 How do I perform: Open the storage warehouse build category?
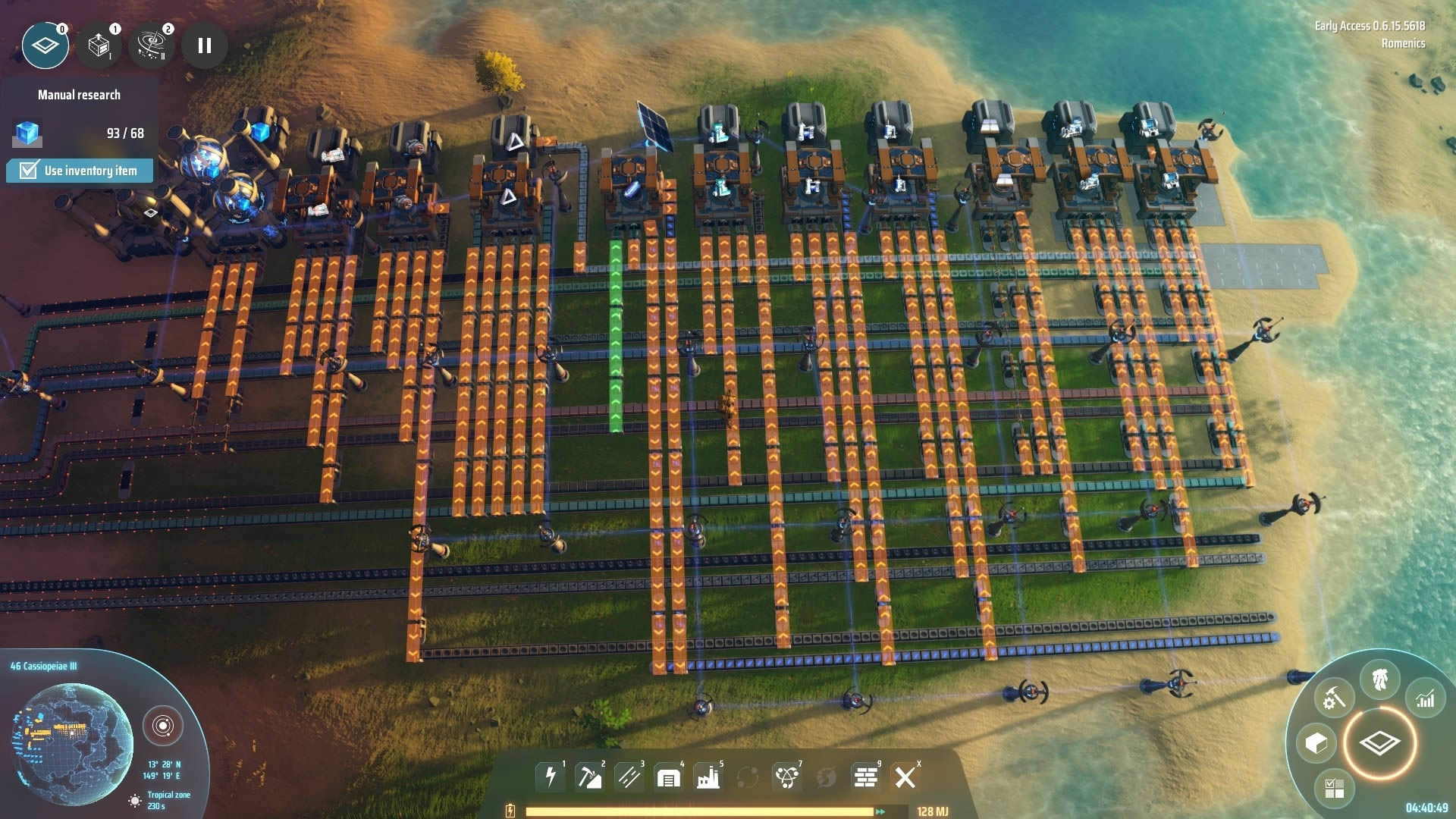coord(668,777)
